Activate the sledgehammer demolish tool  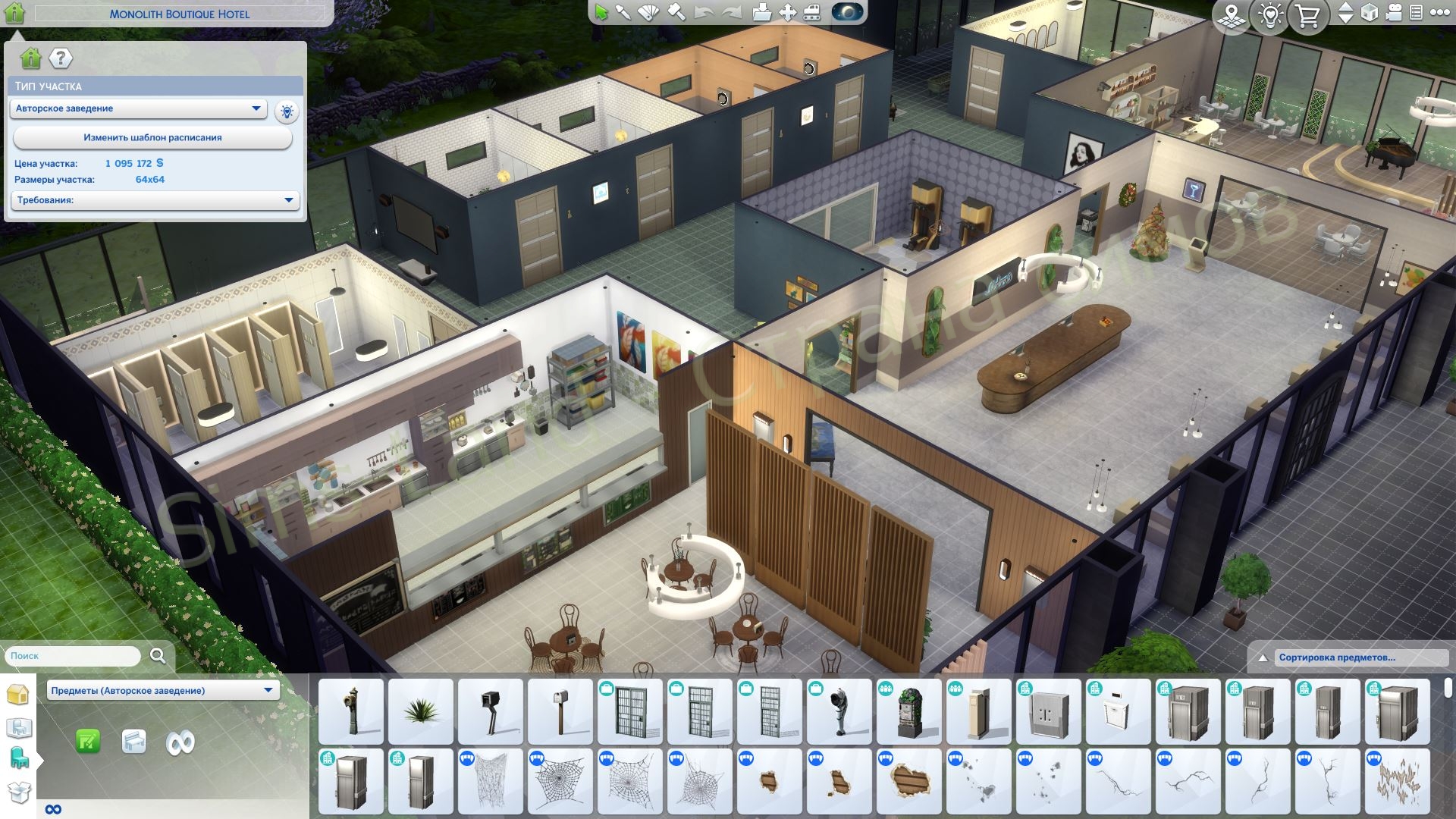[x=676, y=13]
